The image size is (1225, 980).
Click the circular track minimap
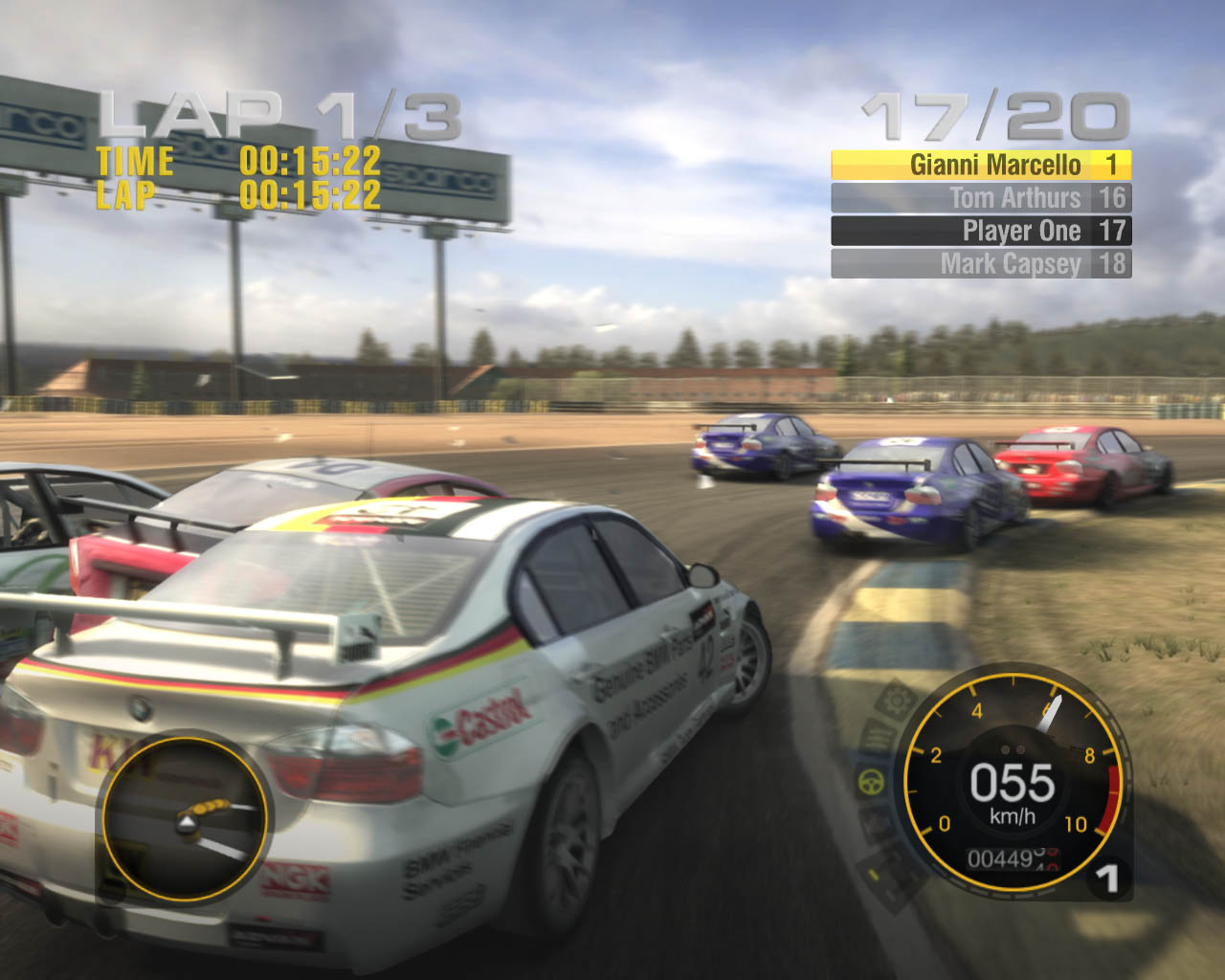point(185,816)
